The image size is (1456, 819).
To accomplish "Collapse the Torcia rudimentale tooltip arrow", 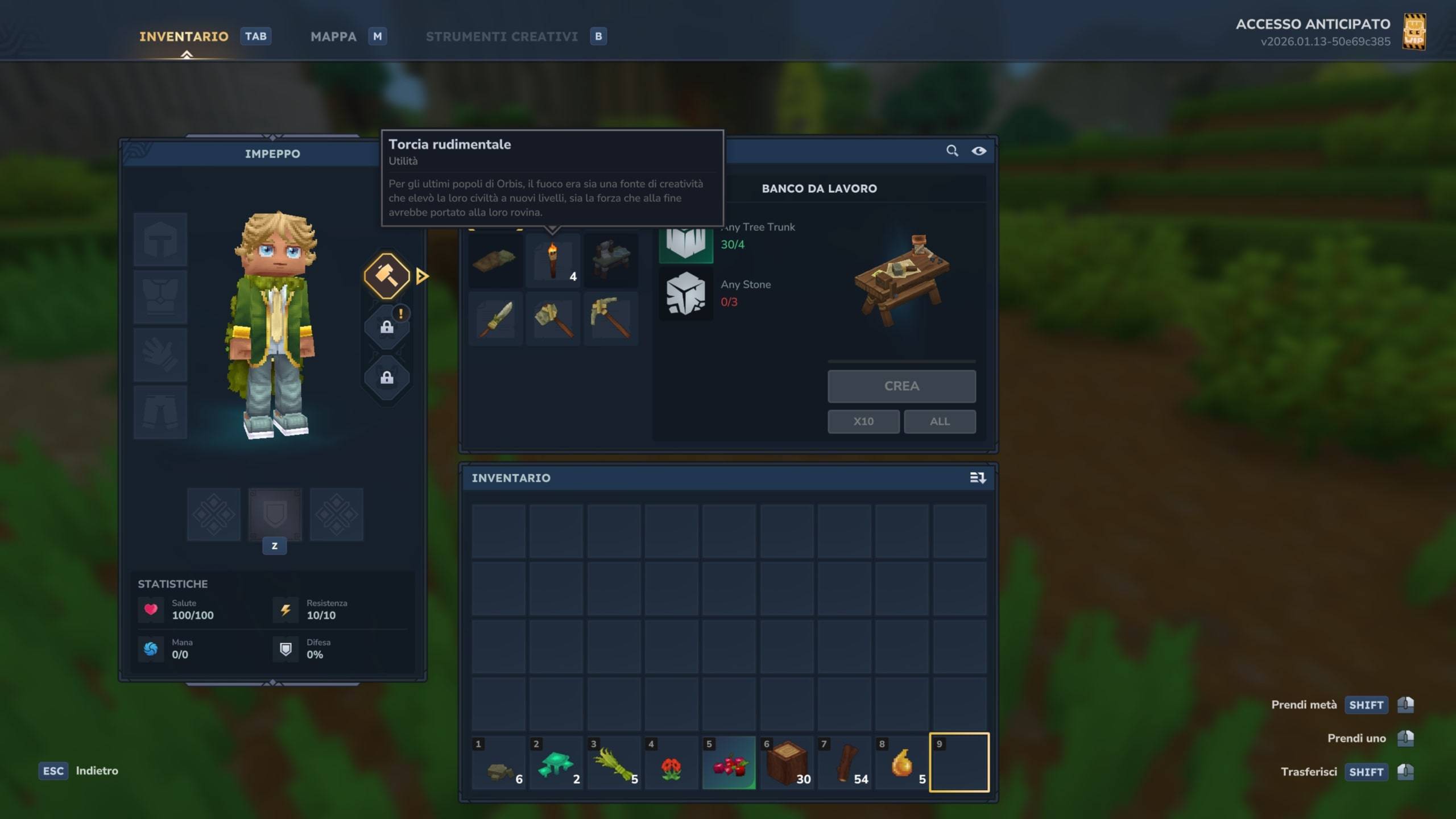I will [x=552, y=229].
